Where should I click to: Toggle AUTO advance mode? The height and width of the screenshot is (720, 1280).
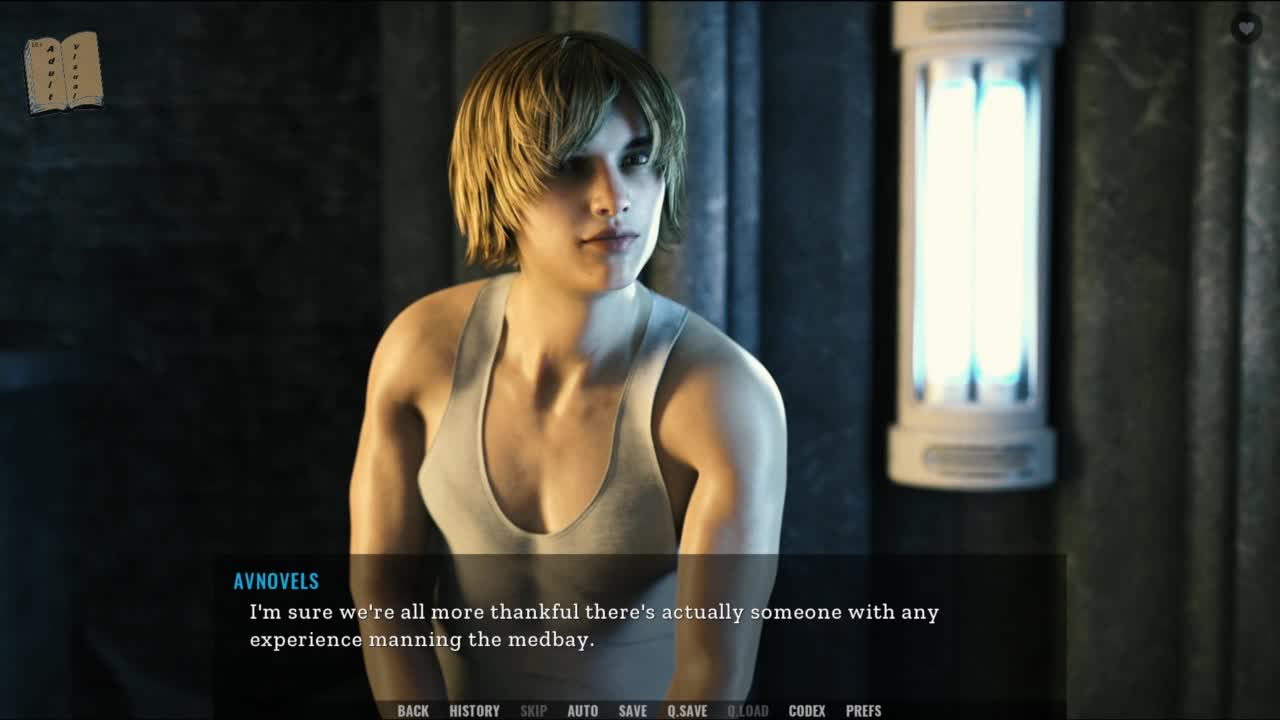582,711
